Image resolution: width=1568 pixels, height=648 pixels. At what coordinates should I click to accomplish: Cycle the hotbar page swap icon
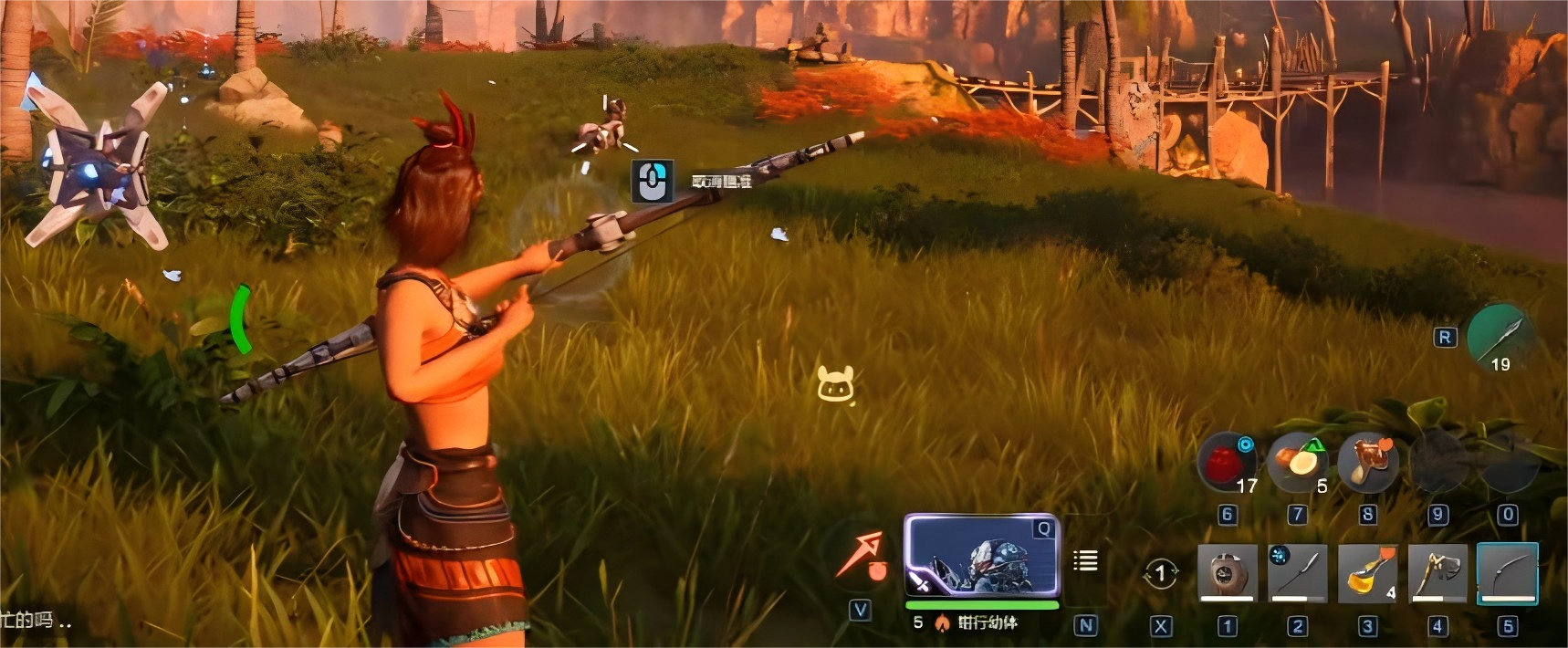point(1160,573)
